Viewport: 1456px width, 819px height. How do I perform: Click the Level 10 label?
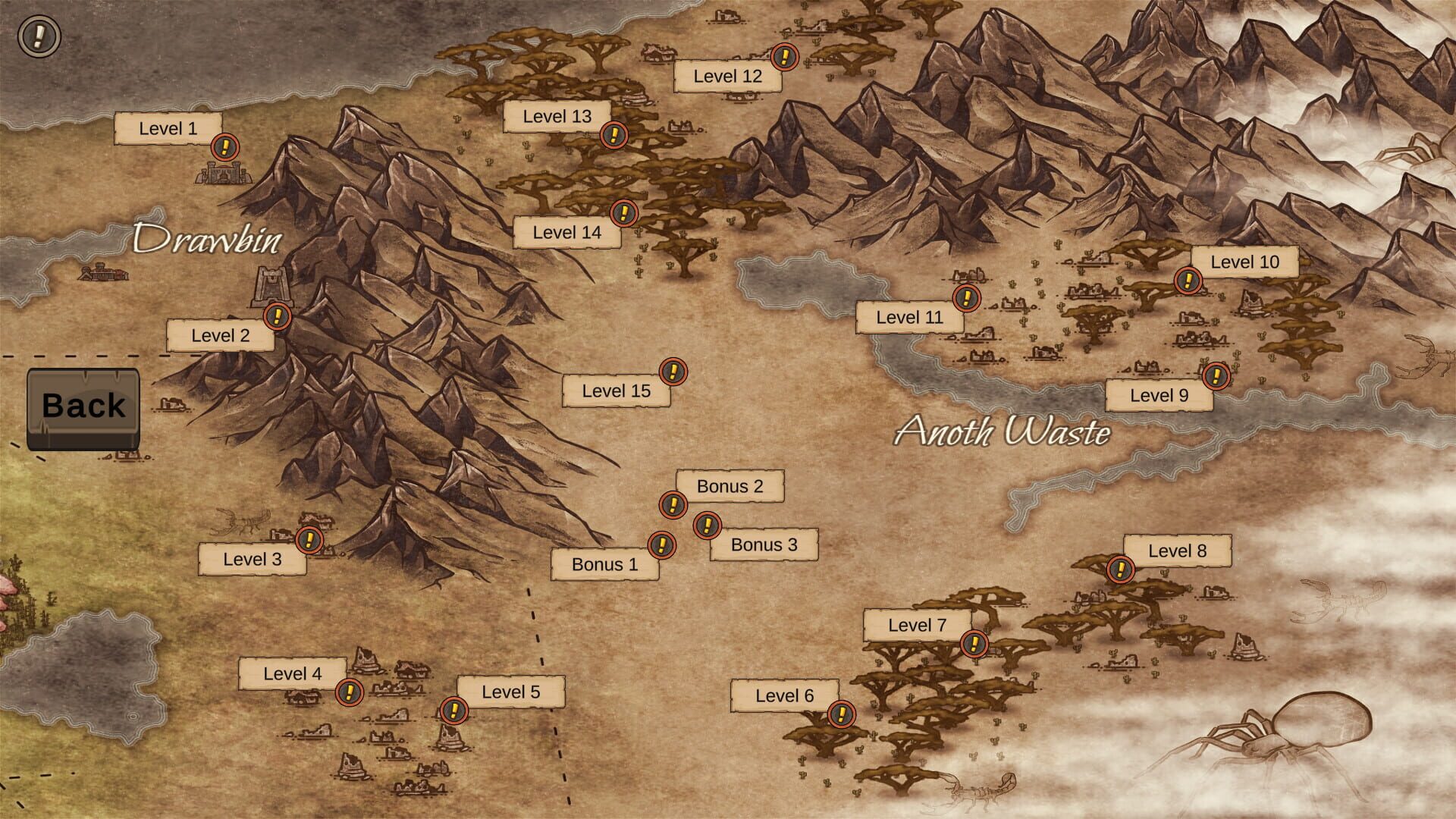point(1246,262)
